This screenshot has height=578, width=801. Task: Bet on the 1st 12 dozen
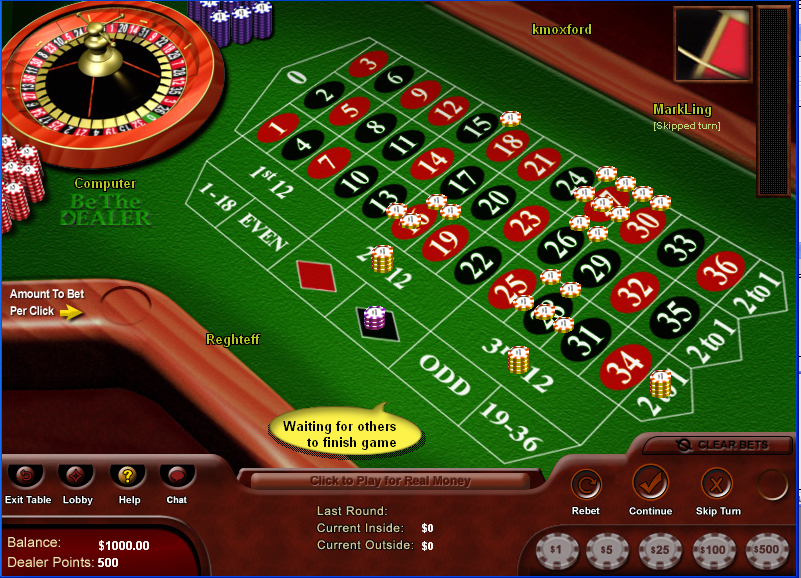(x=270, y=183)
